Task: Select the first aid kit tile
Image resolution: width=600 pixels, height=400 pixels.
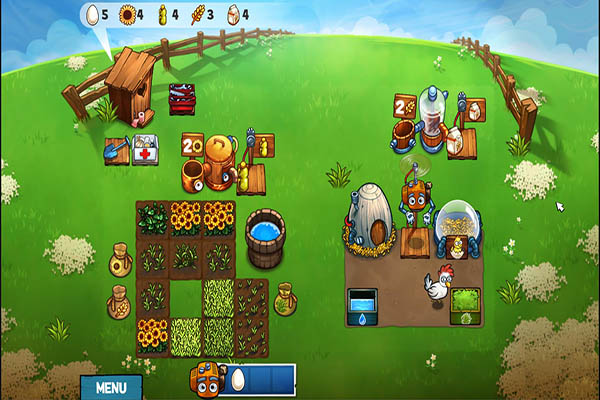Action: [145, 152]
